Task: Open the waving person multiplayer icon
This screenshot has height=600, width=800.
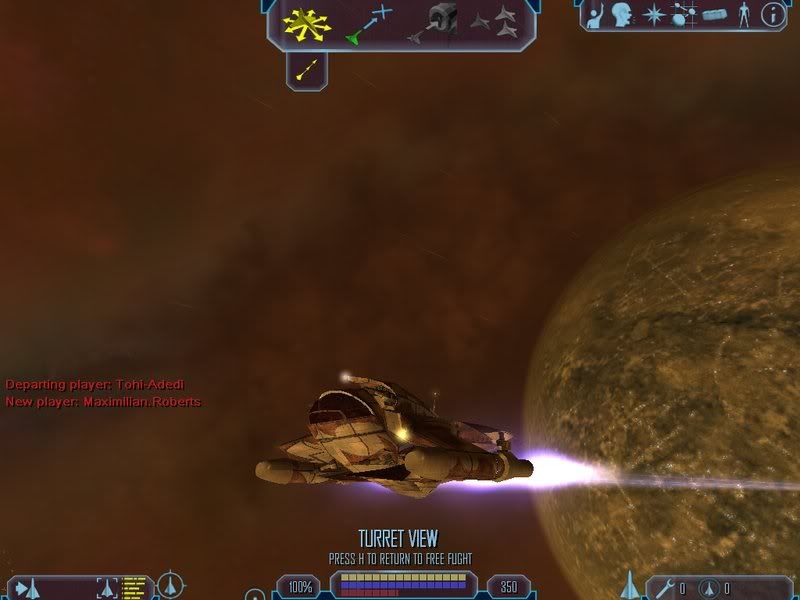Action: pos(595,15)
